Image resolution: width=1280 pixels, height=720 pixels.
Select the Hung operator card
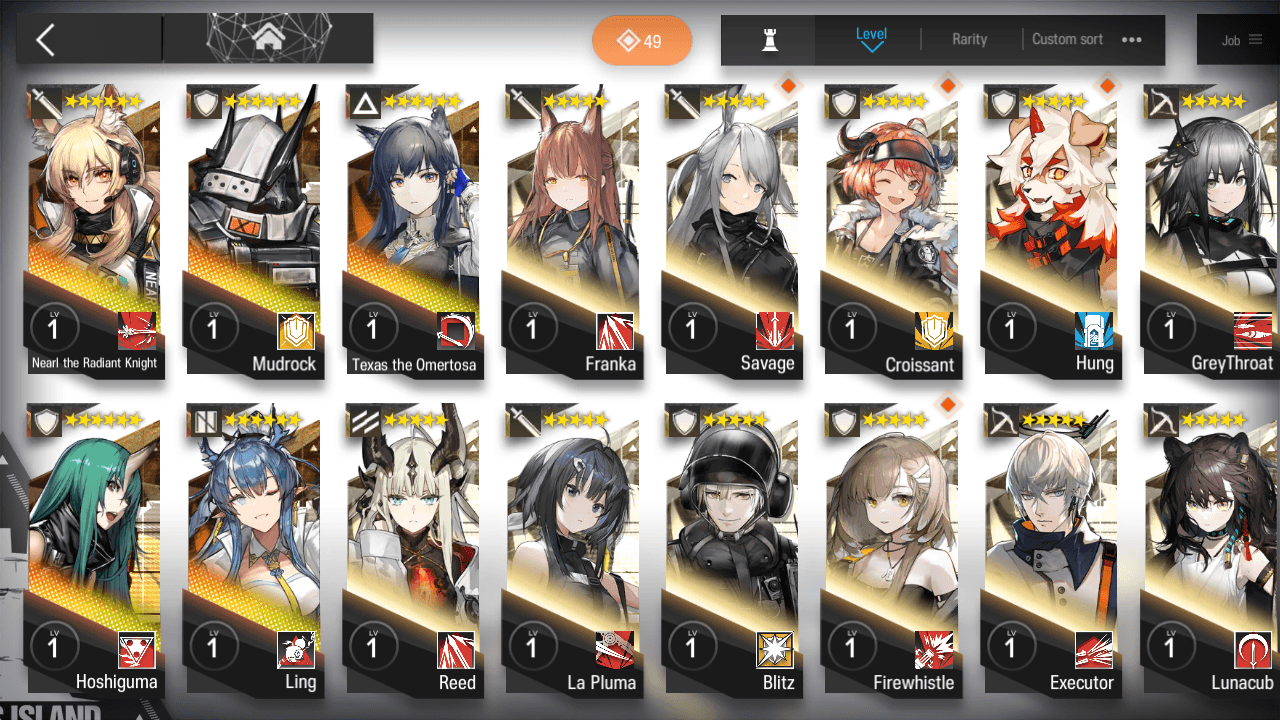tap(1050, 230)
